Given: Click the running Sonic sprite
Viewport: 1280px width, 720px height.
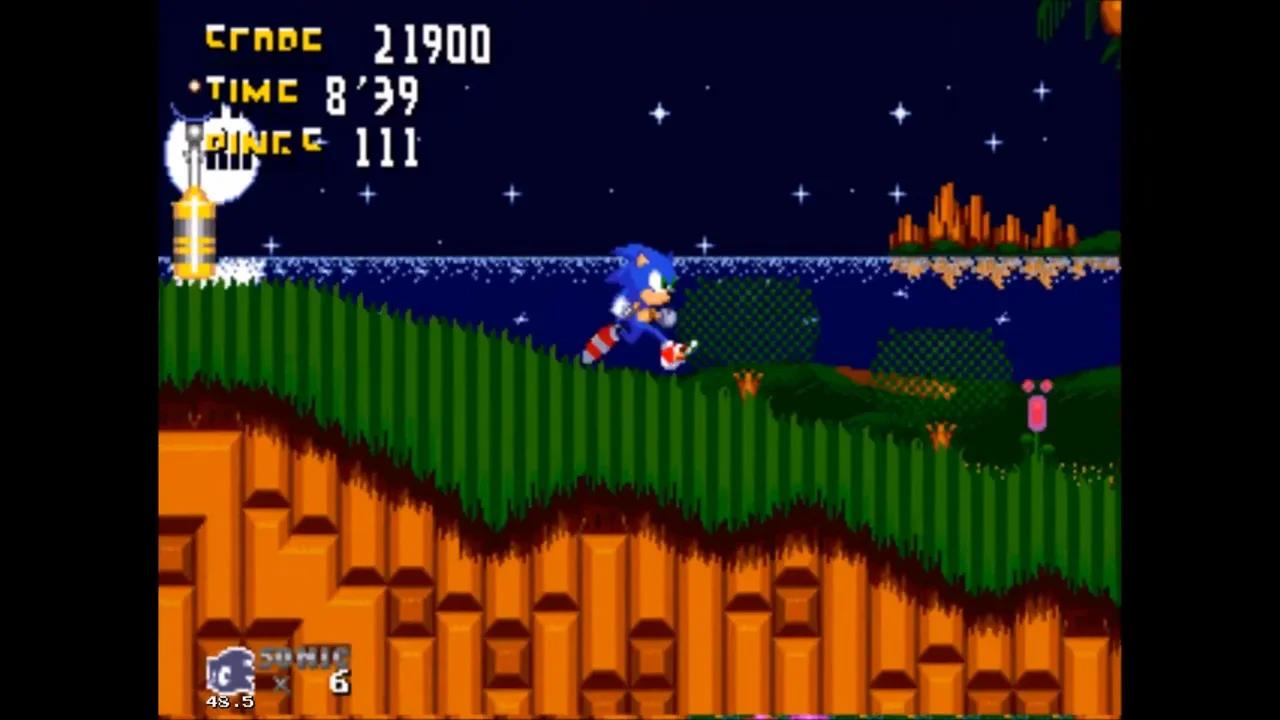Looking at the screenshot, I should (x=640, y=300).
